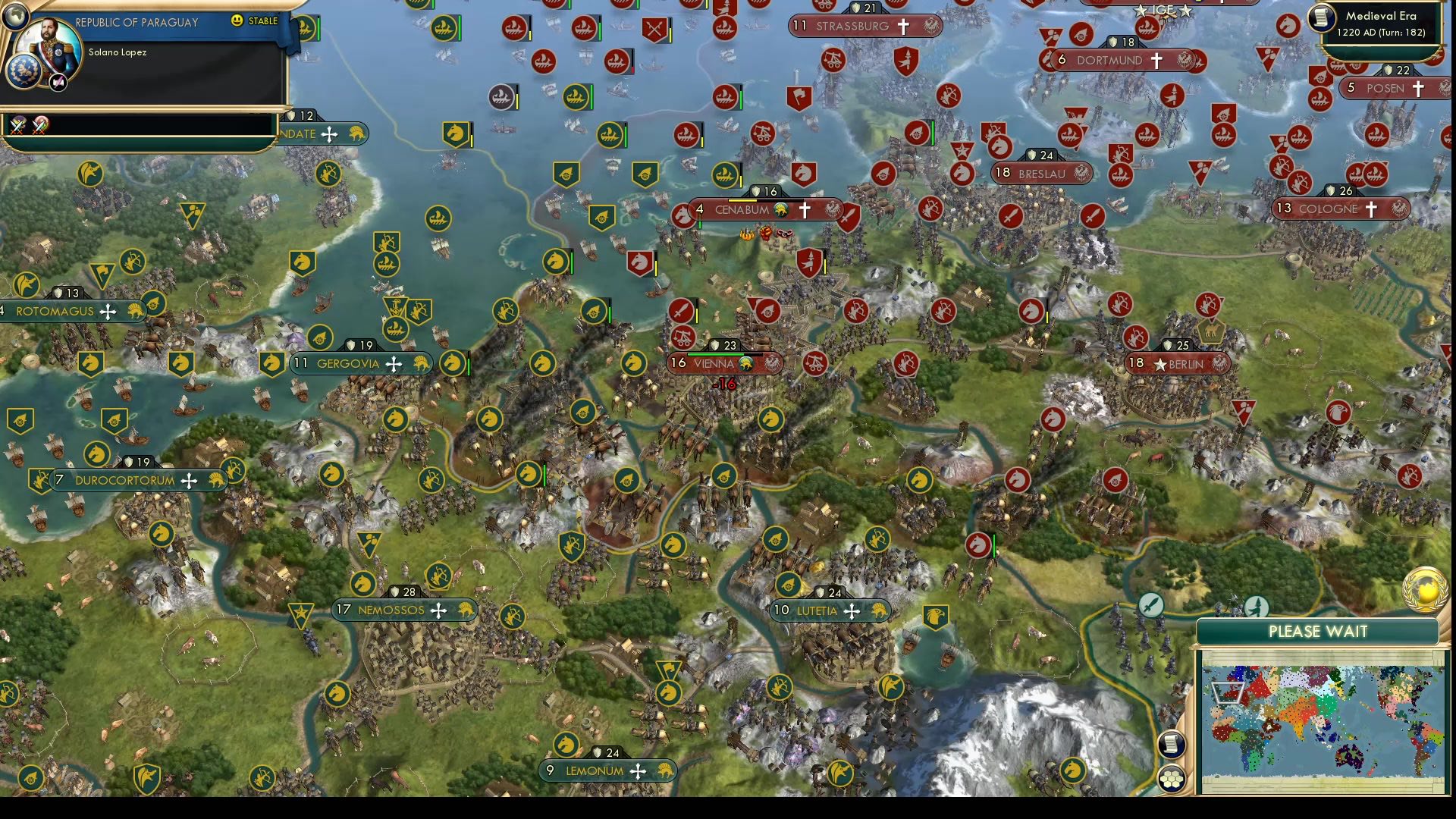Click the REPUBLIC OF PARAGUAY title bar
Screen dimensions: 1456x819
point(136,22)
